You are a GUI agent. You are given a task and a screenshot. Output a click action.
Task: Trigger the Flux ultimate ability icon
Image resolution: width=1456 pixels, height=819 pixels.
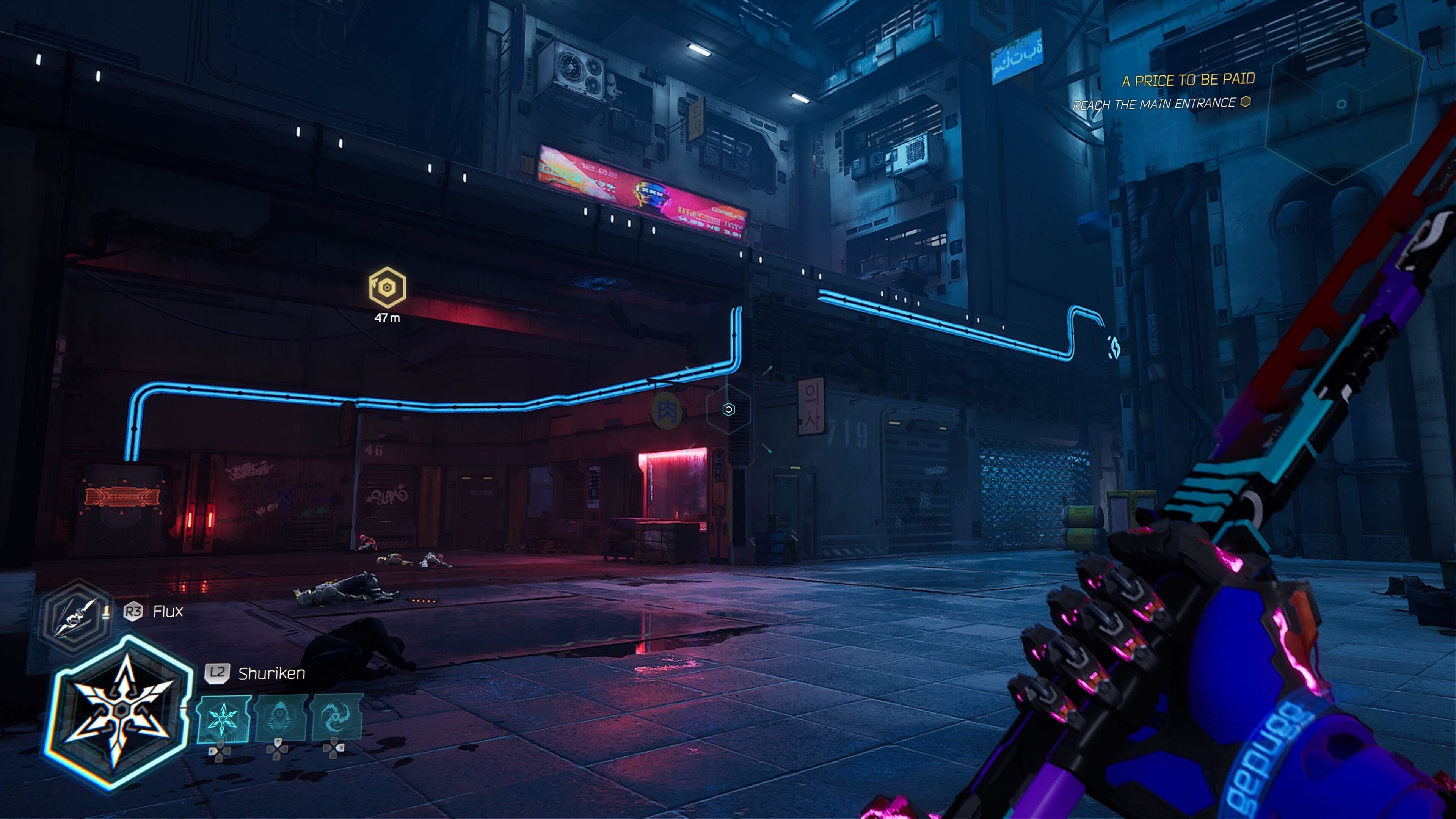pyautogui.click(x=76, y=617)
